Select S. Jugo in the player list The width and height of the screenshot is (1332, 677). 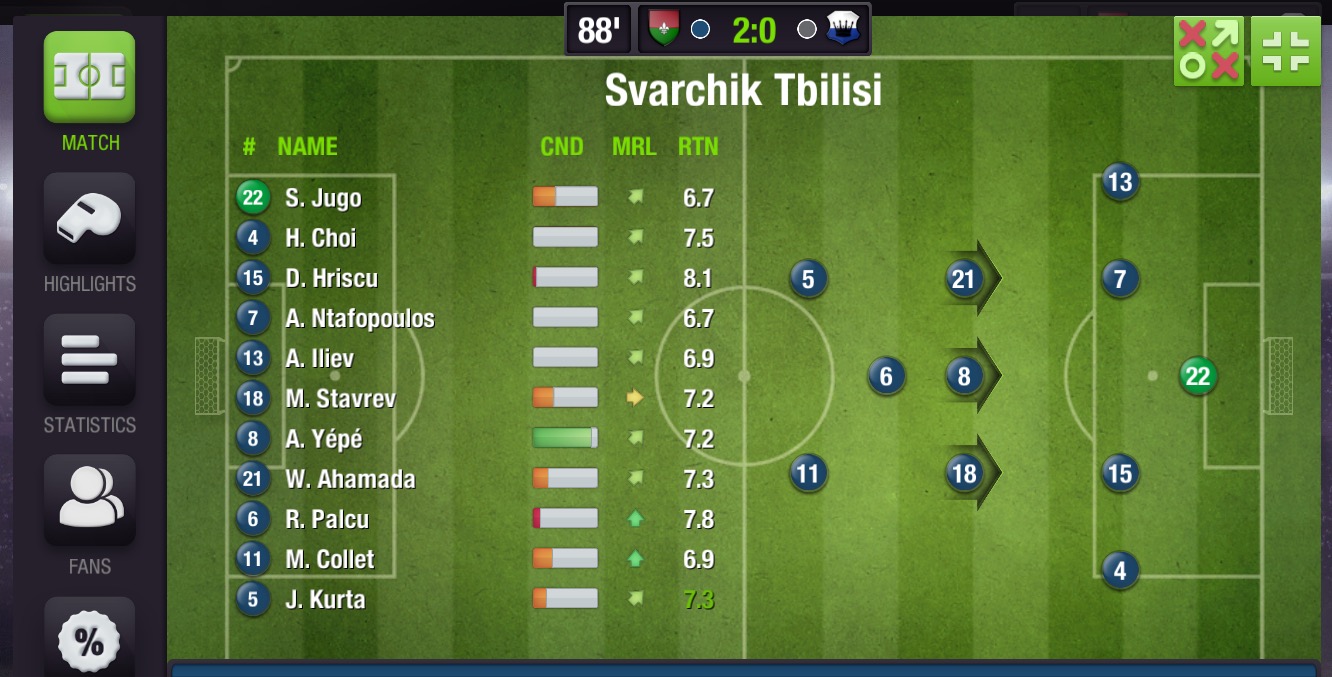(x=323, y=198)
